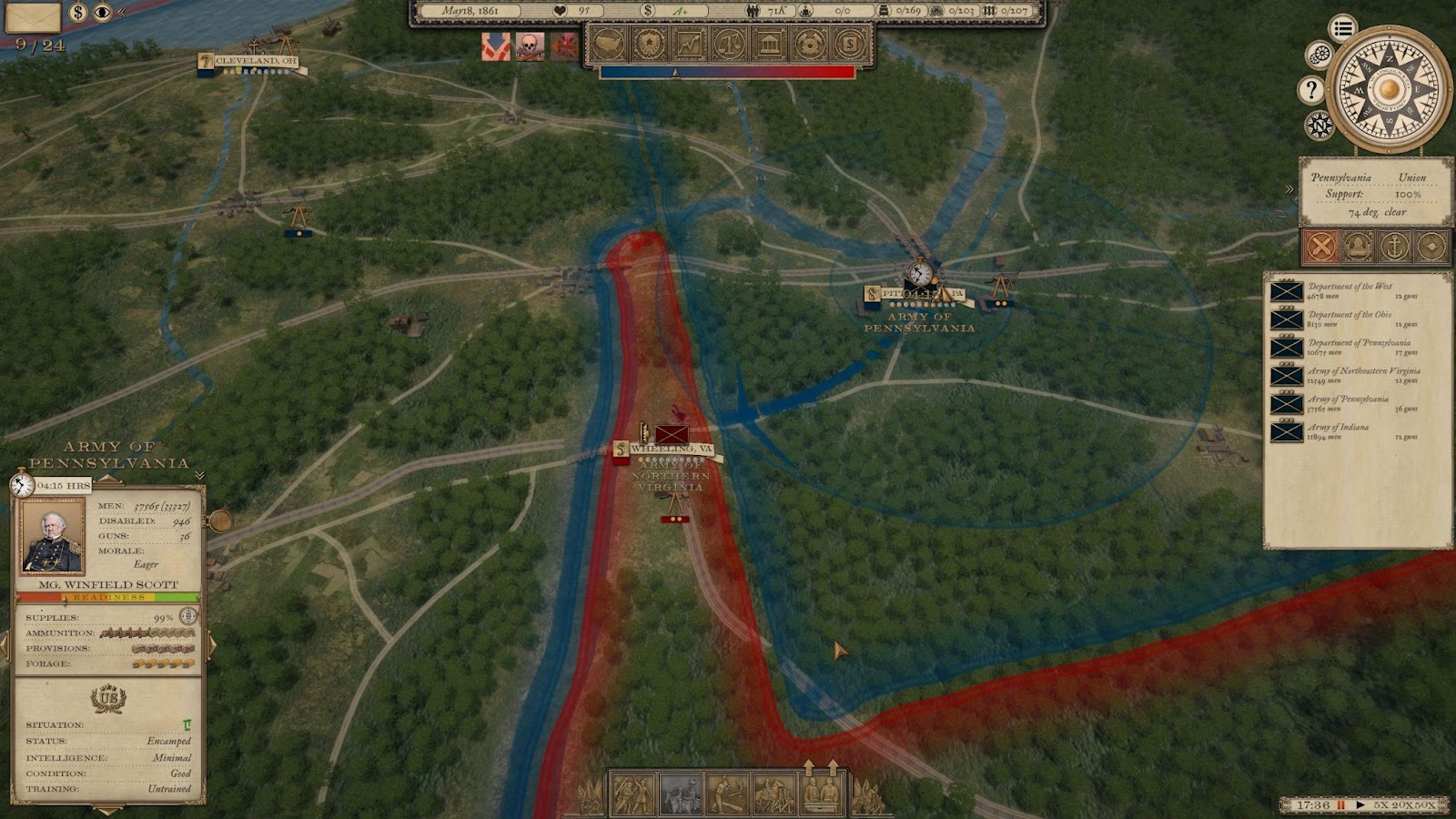Select the anchor naval filter tab
The height and width of the screenshot is (819, 1456).
tap(1394, 246)
